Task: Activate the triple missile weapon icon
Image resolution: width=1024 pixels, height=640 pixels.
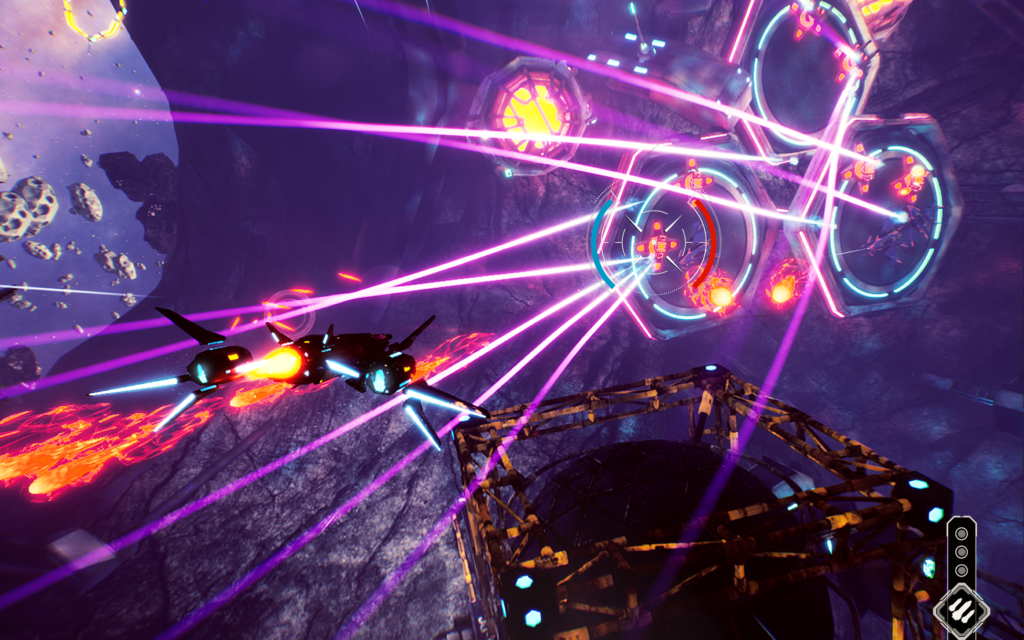Action: pos(961,610)
